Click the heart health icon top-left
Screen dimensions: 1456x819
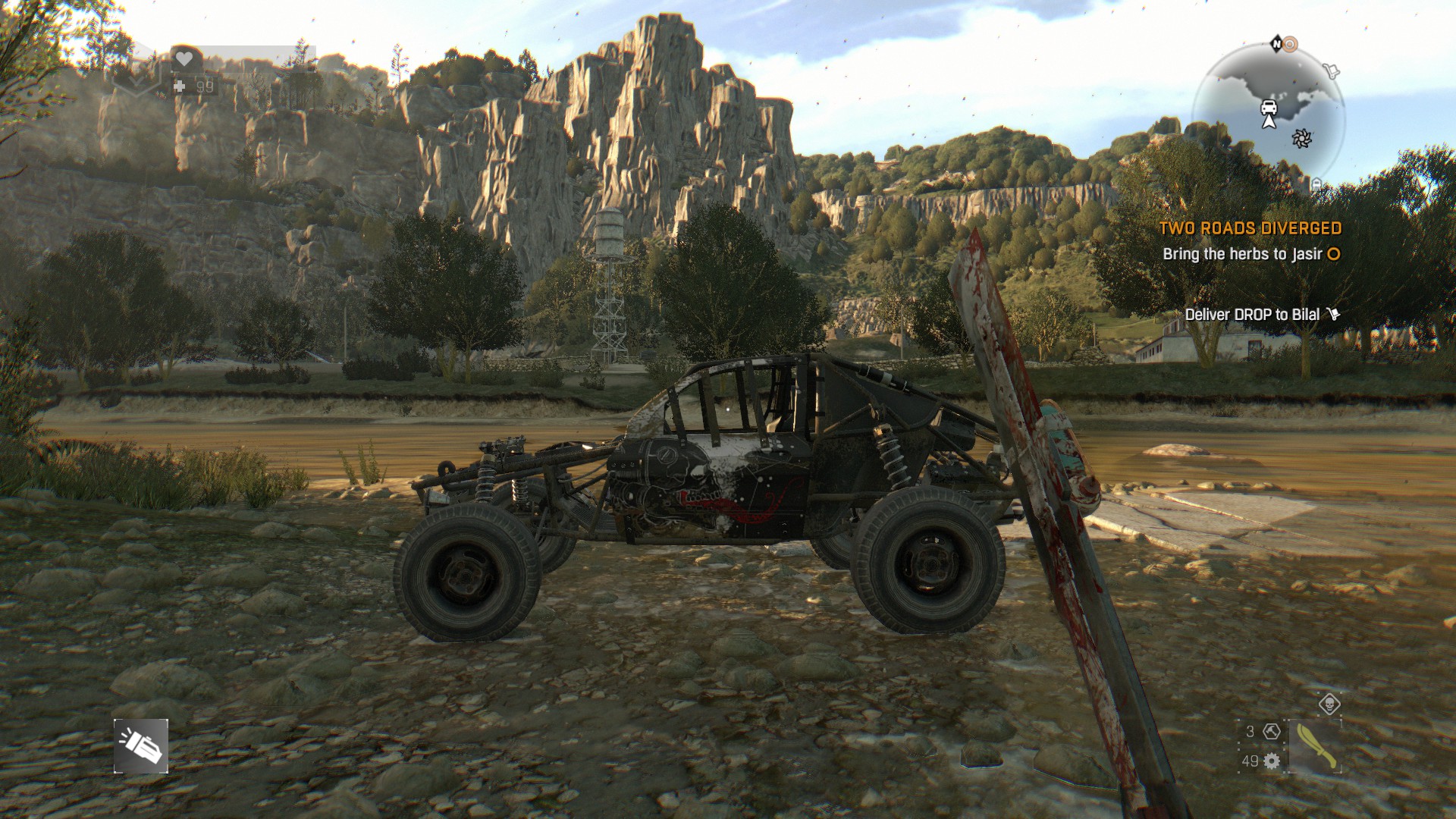click(x=184, y=58)
